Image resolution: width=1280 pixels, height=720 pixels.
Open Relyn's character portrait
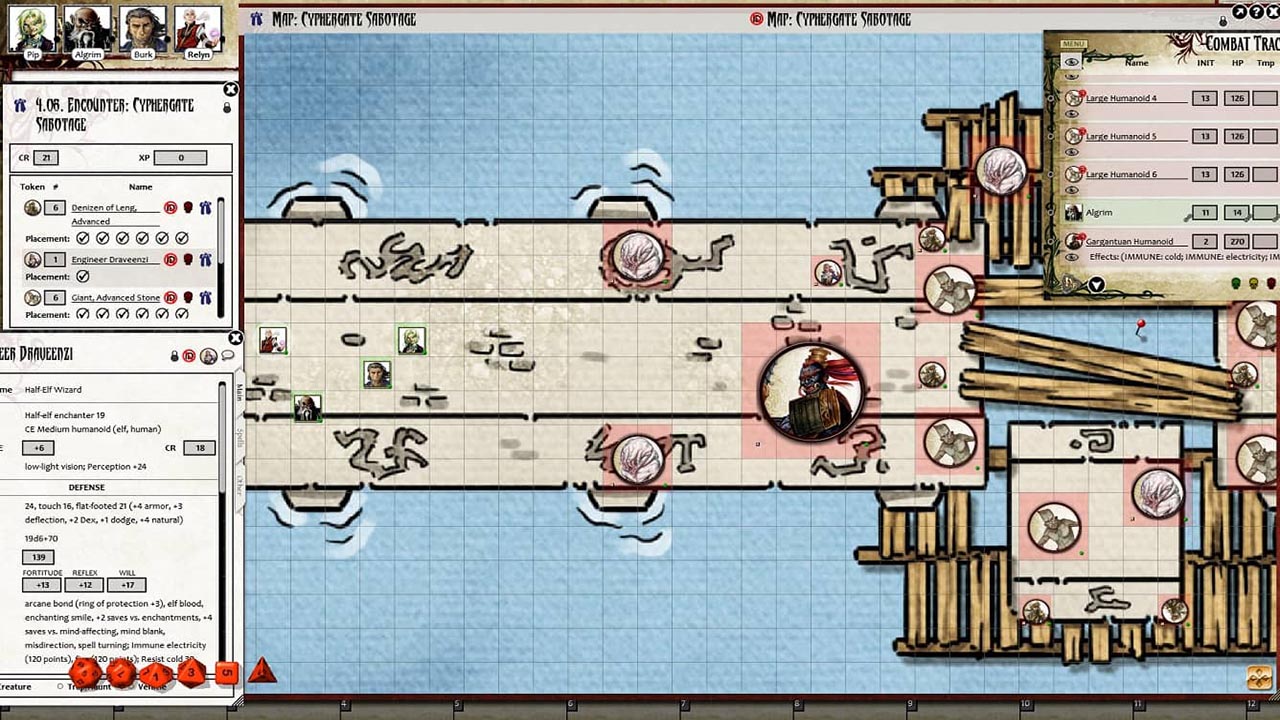point(198,28)
